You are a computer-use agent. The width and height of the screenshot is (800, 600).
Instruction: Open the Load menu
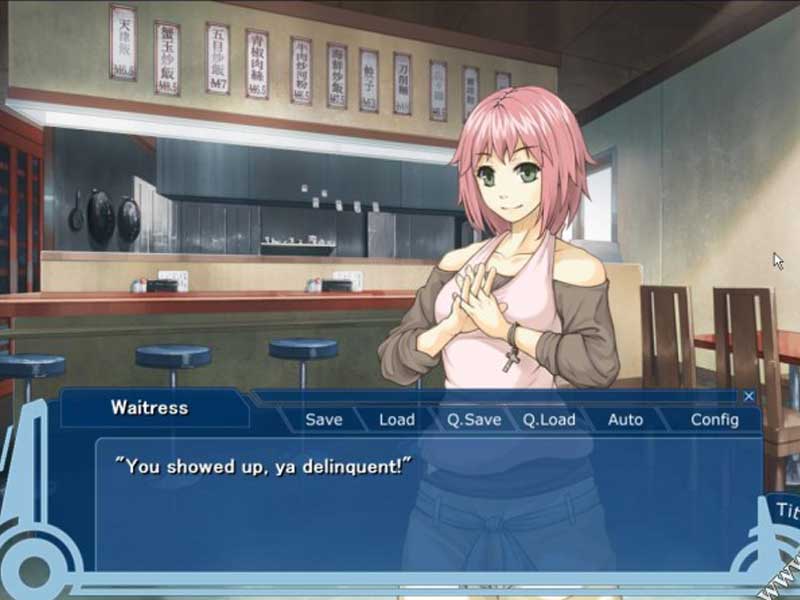397,420
